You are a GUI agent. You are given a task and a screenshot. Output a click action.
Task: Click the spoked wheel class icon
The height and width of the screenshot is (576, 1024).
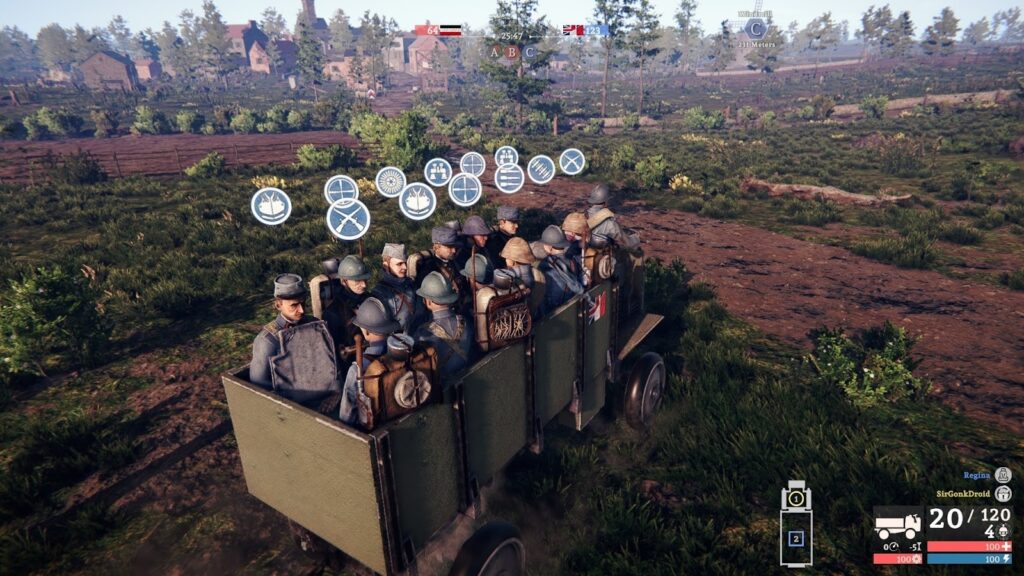pyautogui.click(x=390, y=181)
